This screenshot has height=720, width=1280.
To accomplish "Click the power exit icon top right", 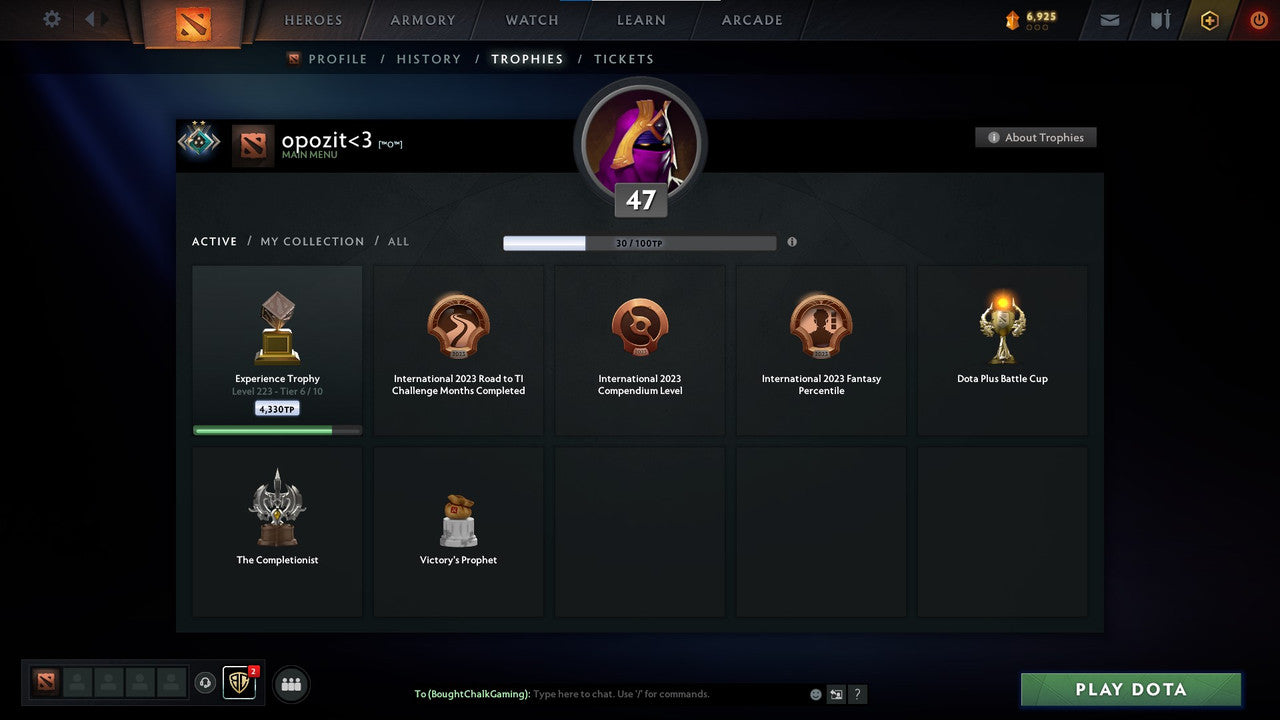I will point(1258,18).
